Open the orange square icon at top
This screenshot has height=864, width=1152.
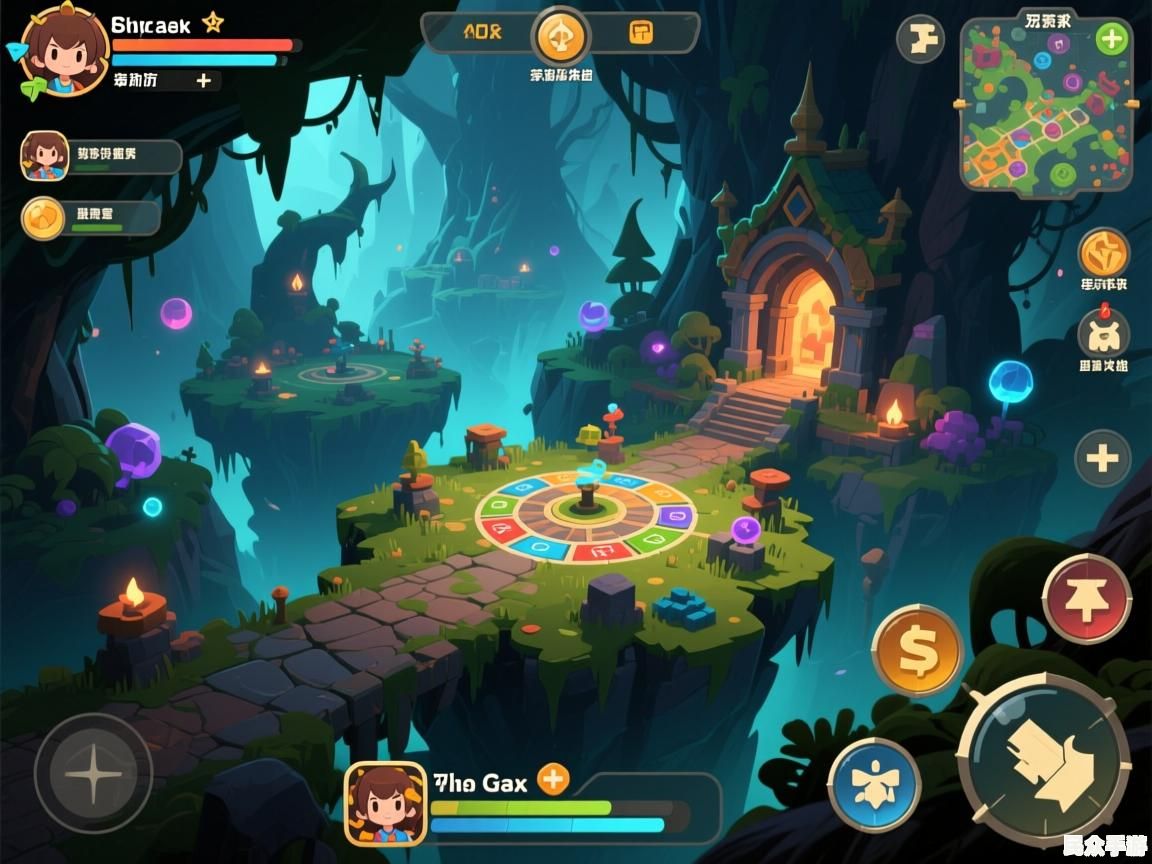coord(641,32)
